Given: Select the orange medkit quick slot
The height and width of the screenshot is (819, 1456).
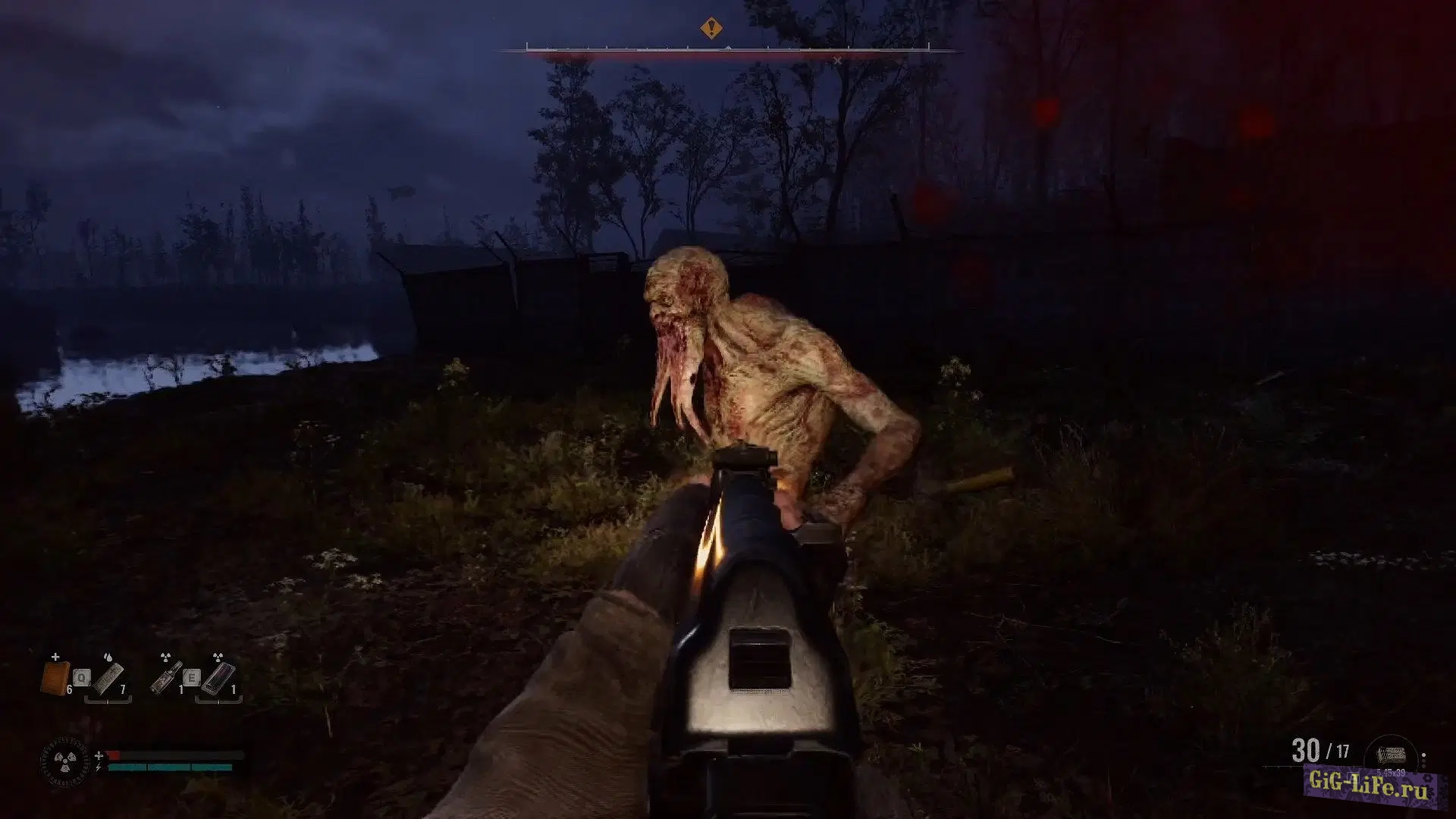Looking at the screenshot, I should [55, 676].
